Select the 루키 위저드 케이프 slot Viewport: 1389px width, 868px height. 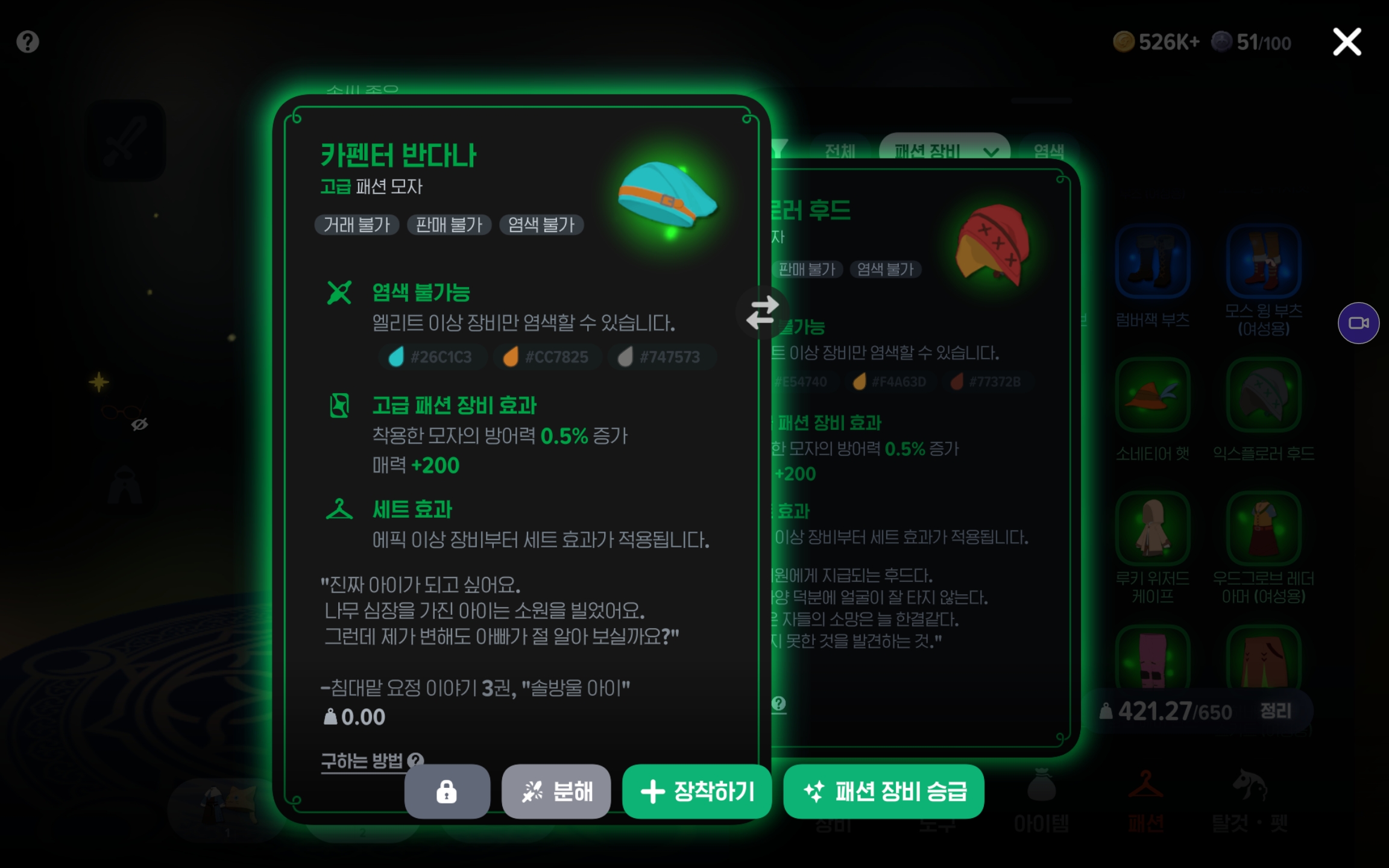click(x=1152, y=529)
